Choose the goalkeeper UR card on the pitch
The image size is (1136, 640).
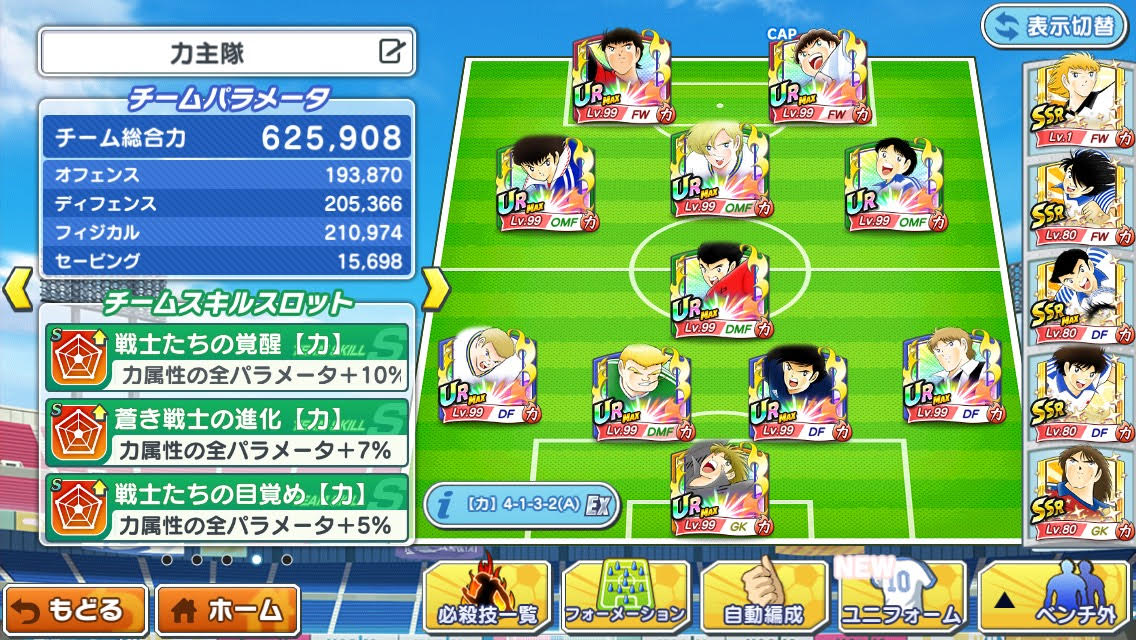[719, 489]
